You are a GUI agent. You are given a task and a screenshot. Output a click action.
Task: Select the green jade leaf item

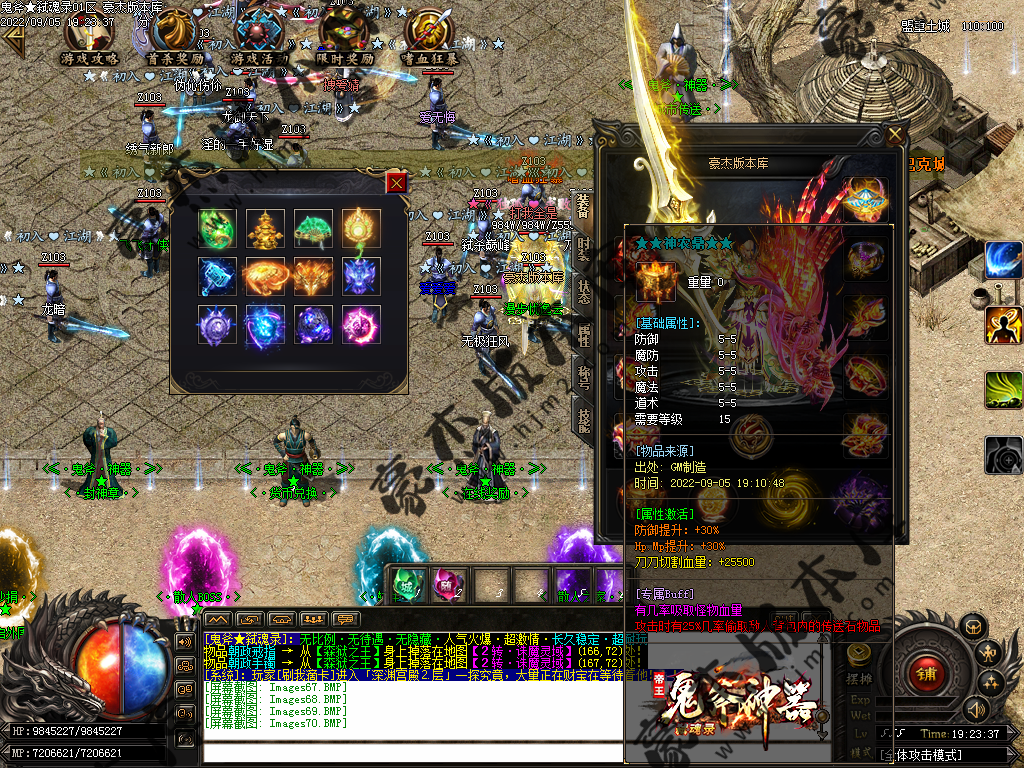(x=216, y=228)
